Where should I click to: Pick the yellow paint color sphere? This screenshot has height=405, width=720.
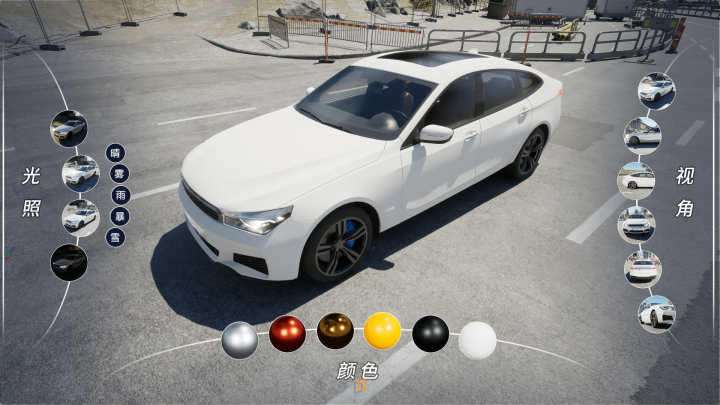click(382, 331)
